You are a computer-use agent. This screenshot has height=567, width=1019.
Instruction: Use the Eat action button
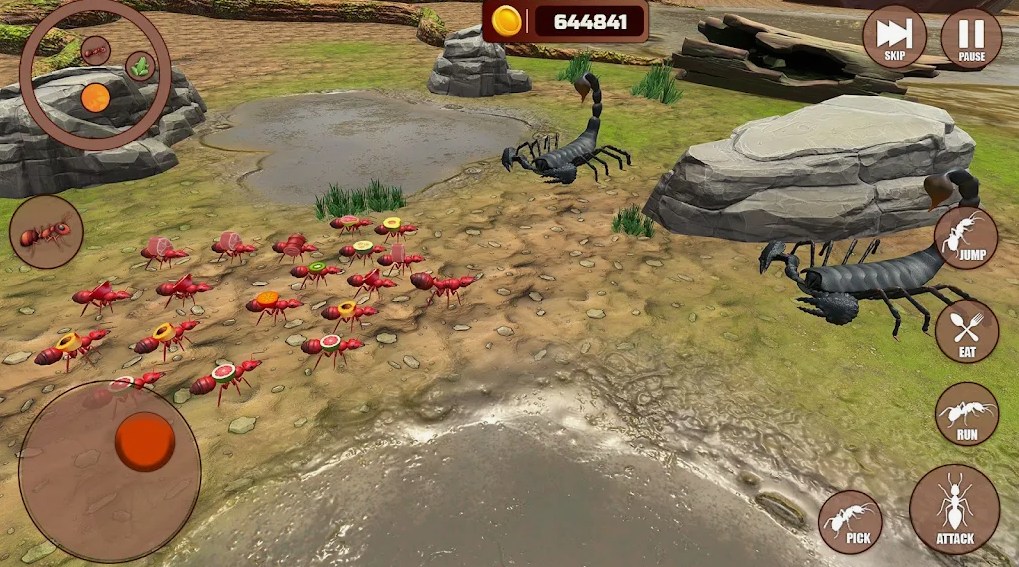pos(966,331)
